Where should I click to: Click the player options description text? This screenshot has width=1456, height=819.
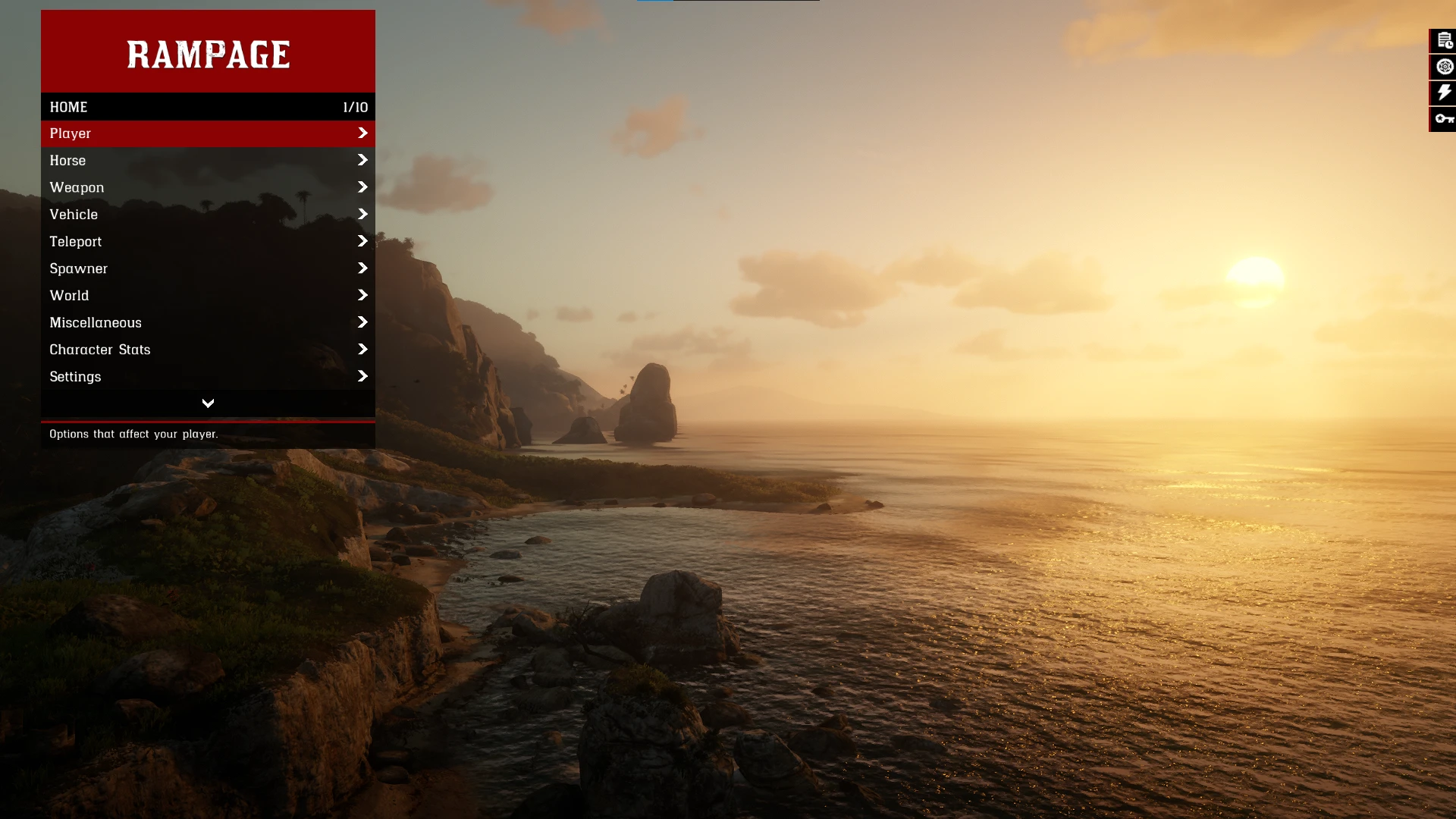(x=133, y=434)
